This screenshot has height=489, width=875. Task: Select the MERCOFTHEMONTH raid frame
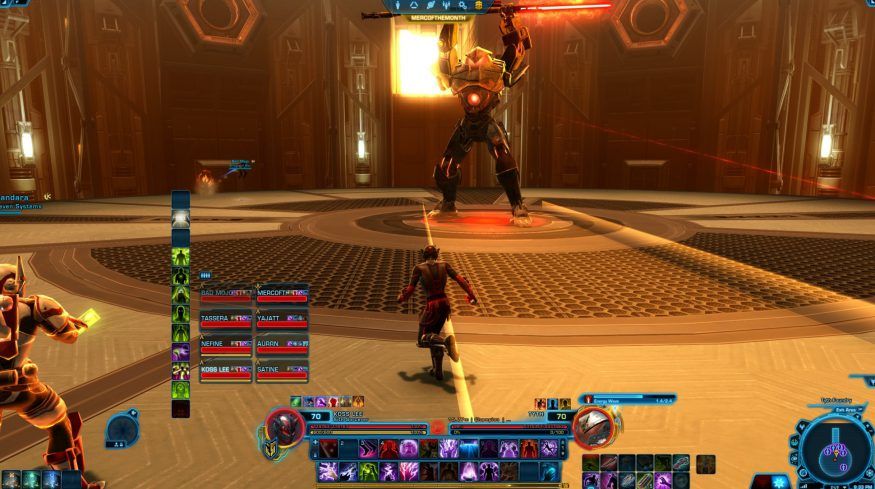[x=282, y=295]
